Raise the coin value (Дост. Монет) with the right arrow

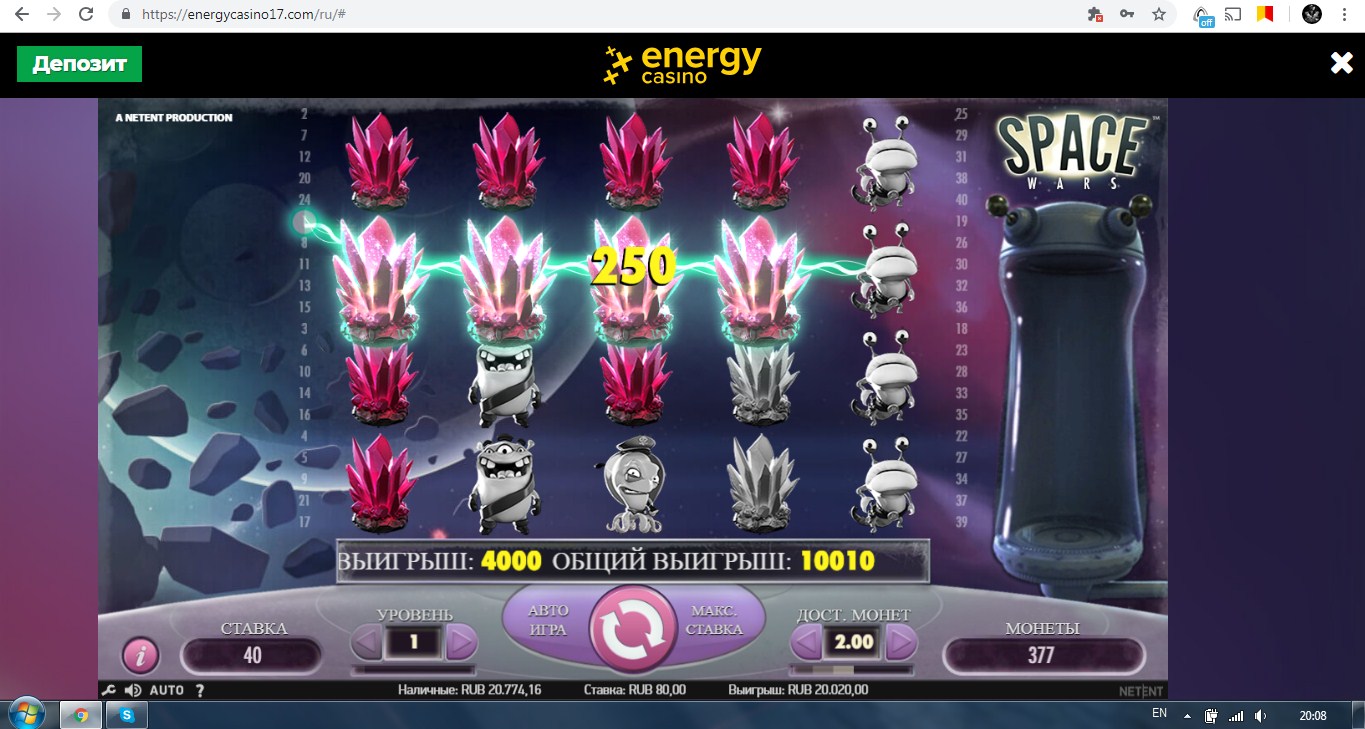click(901, 642)
